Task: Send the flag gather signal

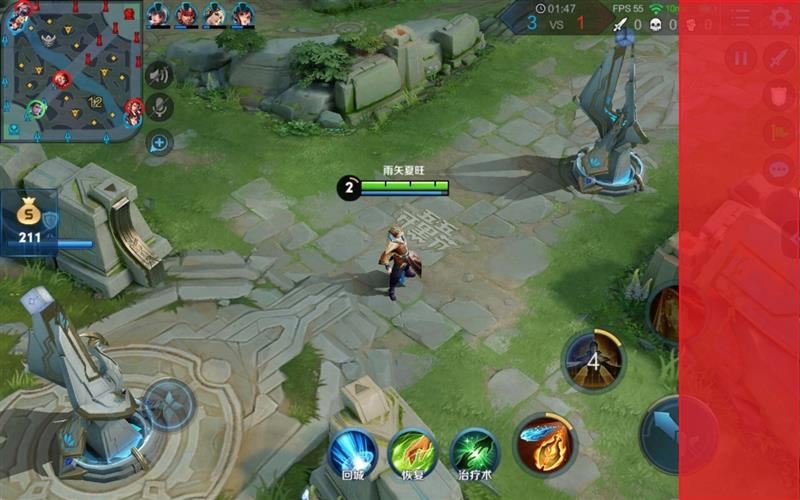Action: coord(779,132)
